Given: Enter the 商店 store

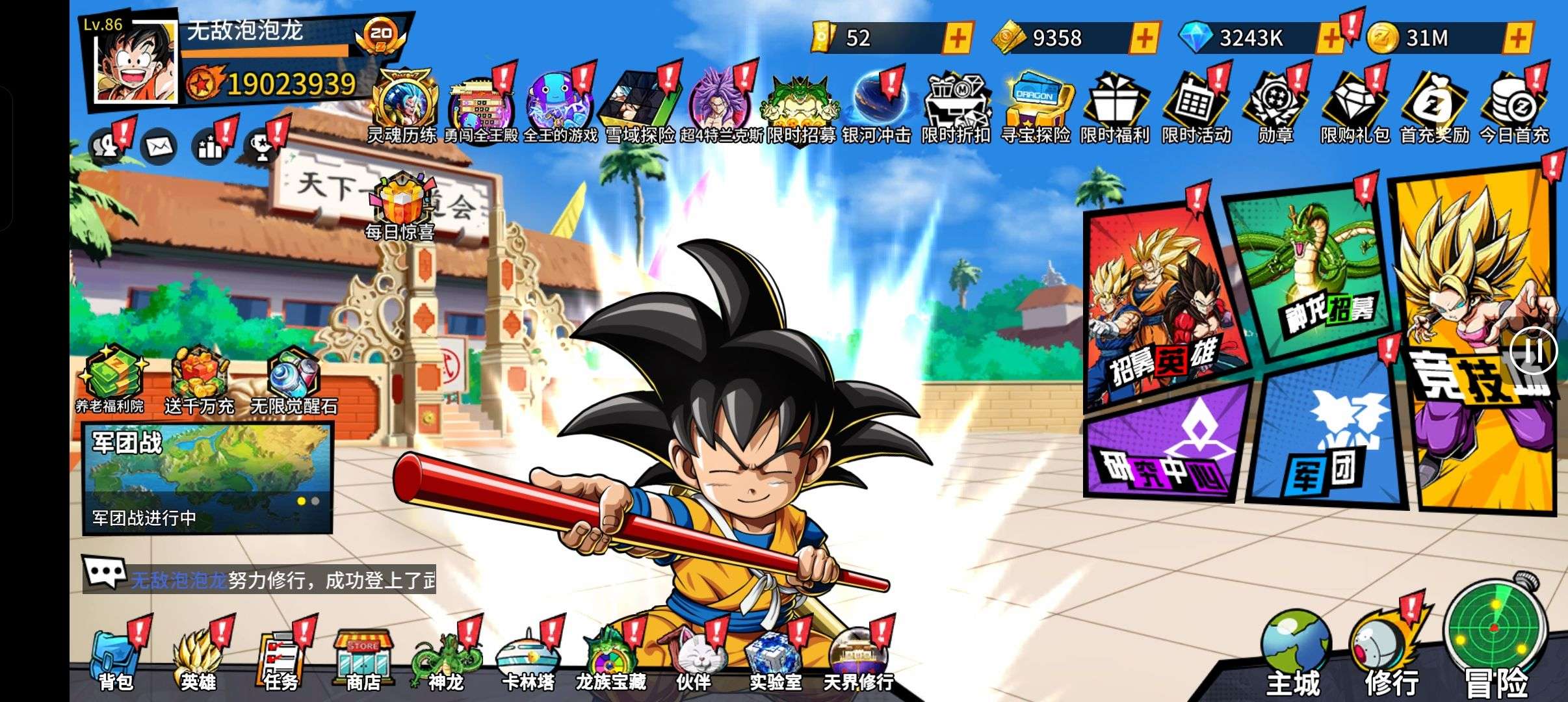Looking at the screenshot, I should [x=363, y=660].
